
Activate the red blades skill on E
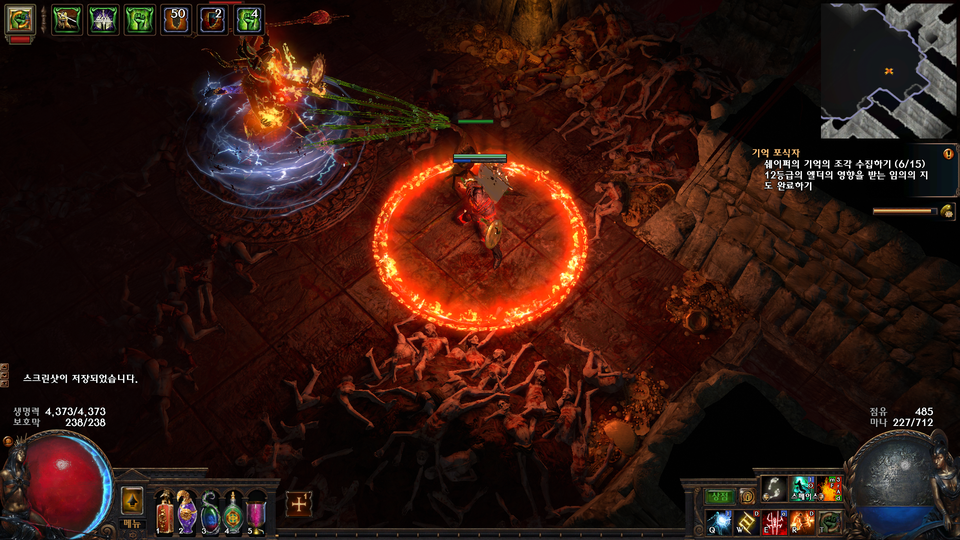tap(775, 521)
